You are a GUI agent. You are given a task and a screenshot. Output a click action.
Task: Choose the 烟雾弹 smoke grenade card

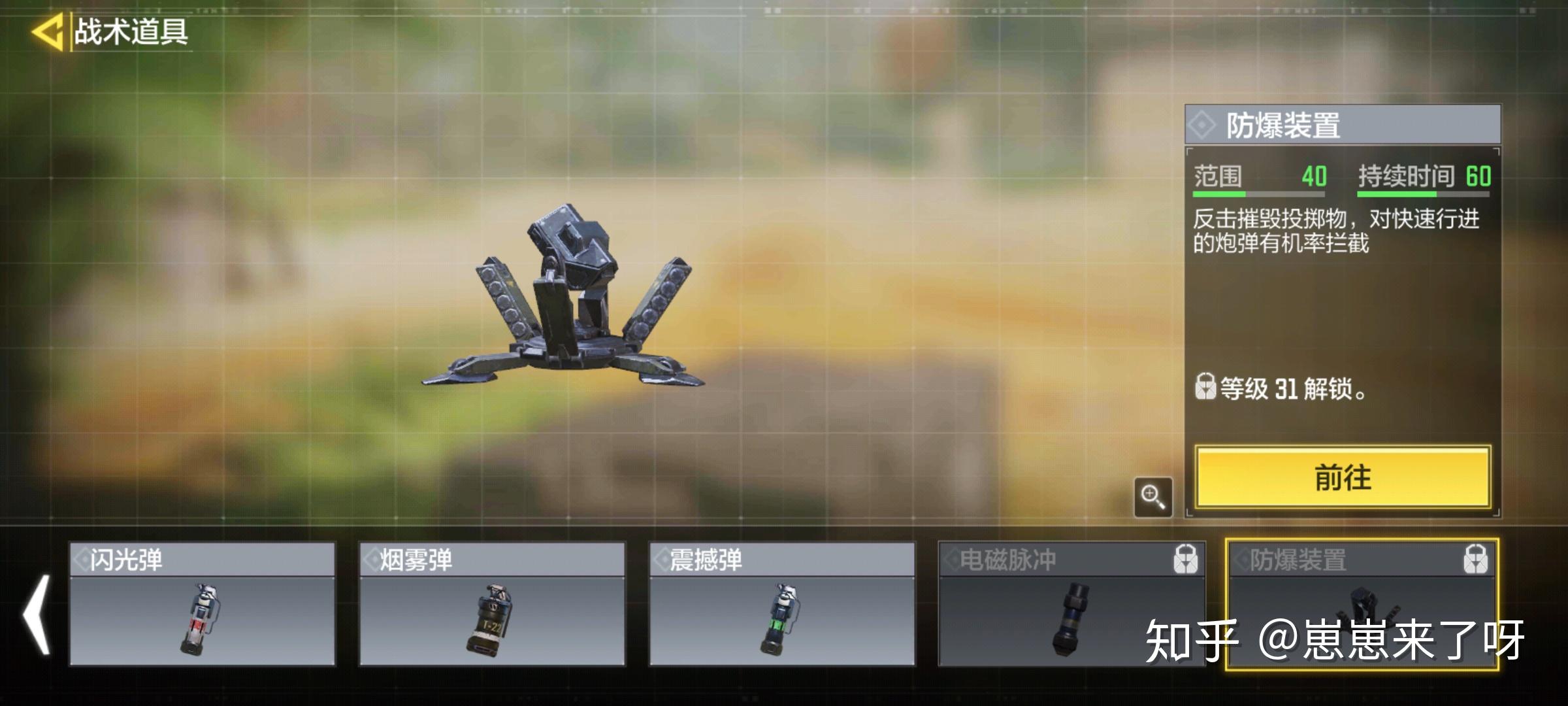click(x=492, y=604)
